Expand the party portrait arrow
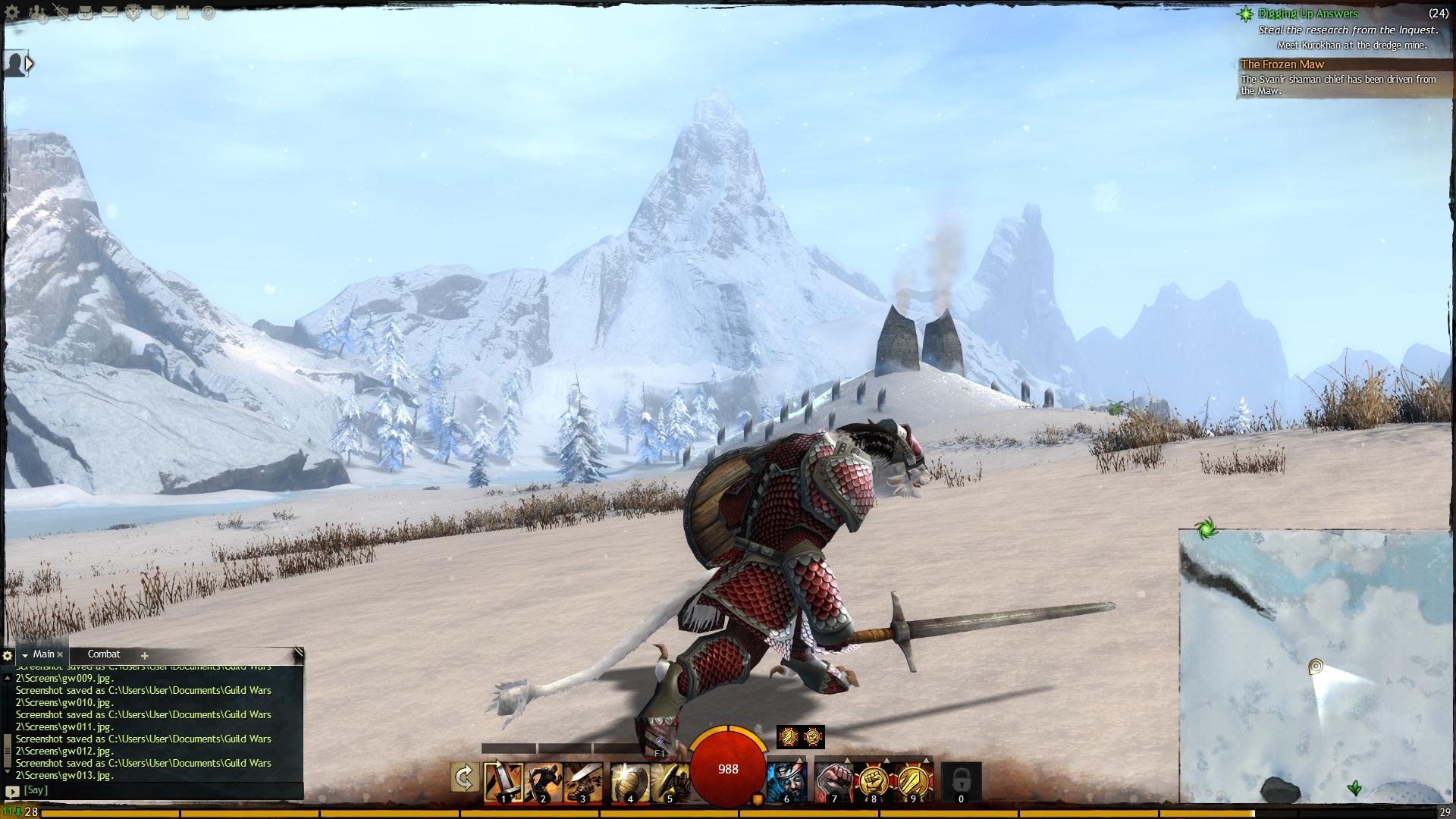The image size is (1456, 819). click(30, 64)
